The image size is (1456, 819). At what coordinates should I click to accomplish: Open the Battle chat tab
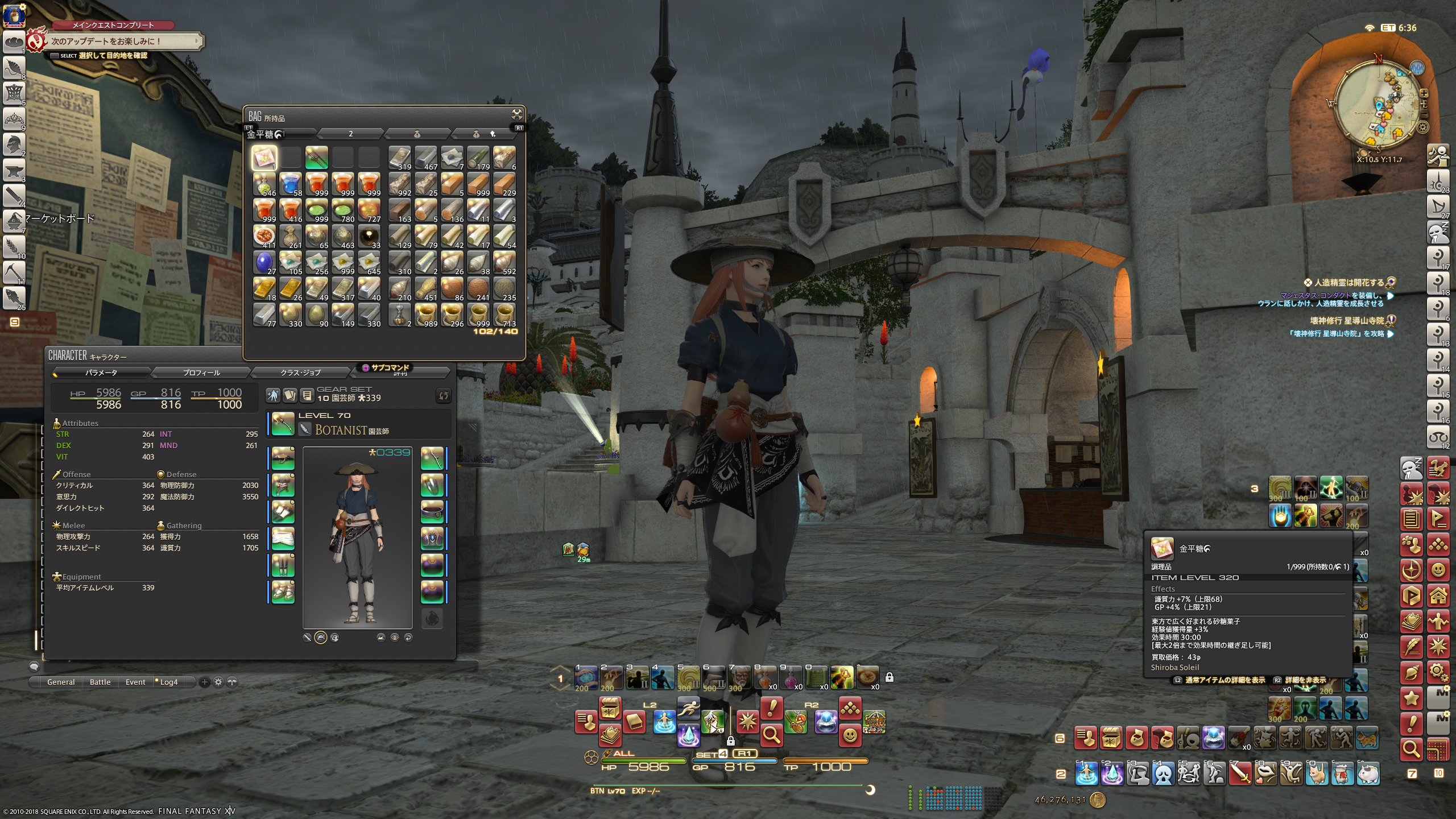pos(100,682)
